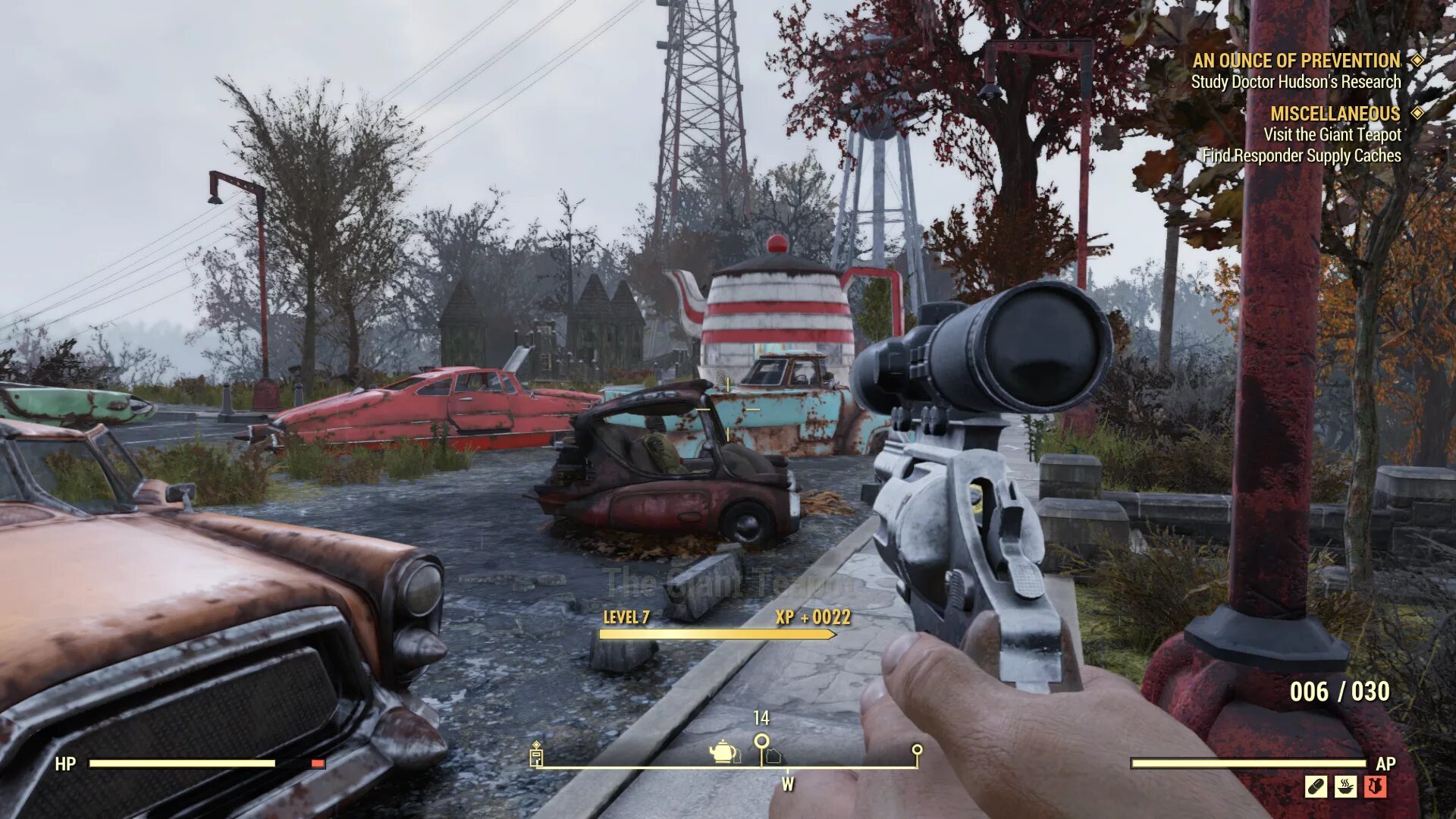Click the teapot marker on the compass
The height and width of the screenshot is (819, 1456).
(723, 752)
